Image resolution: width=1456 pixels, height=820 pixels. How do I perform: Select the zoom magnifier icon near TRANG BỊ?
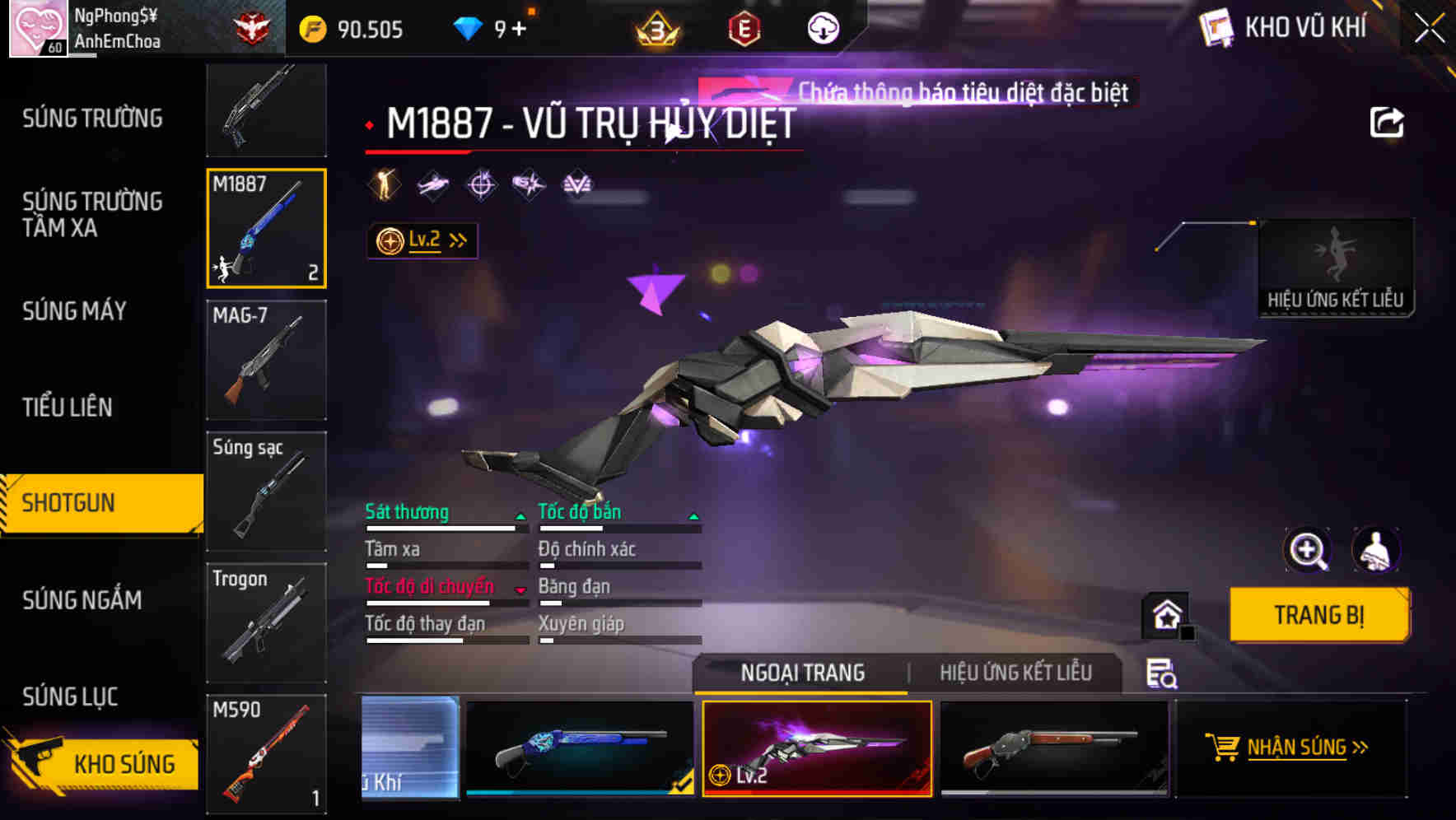coord(1309,550)
